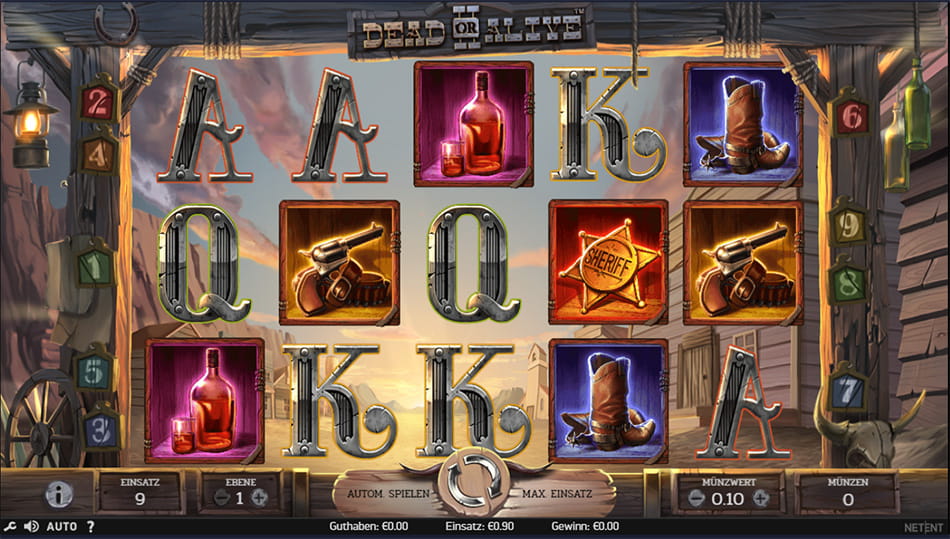Toggle the sound speaker icon
This screenshot has height=539, width=950.
coord(31,526)
